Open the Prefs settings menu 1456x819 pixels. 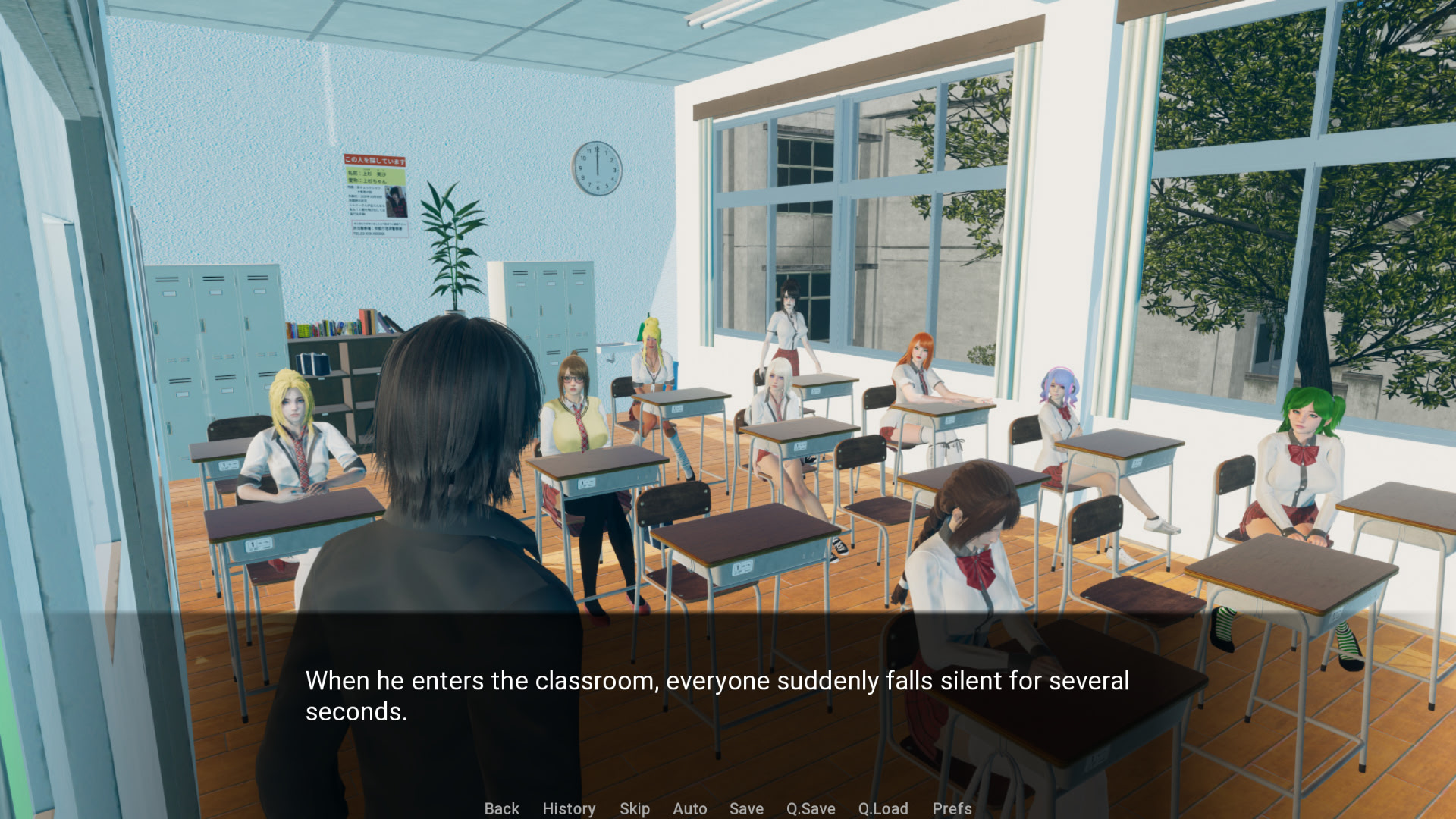[952, 808]
